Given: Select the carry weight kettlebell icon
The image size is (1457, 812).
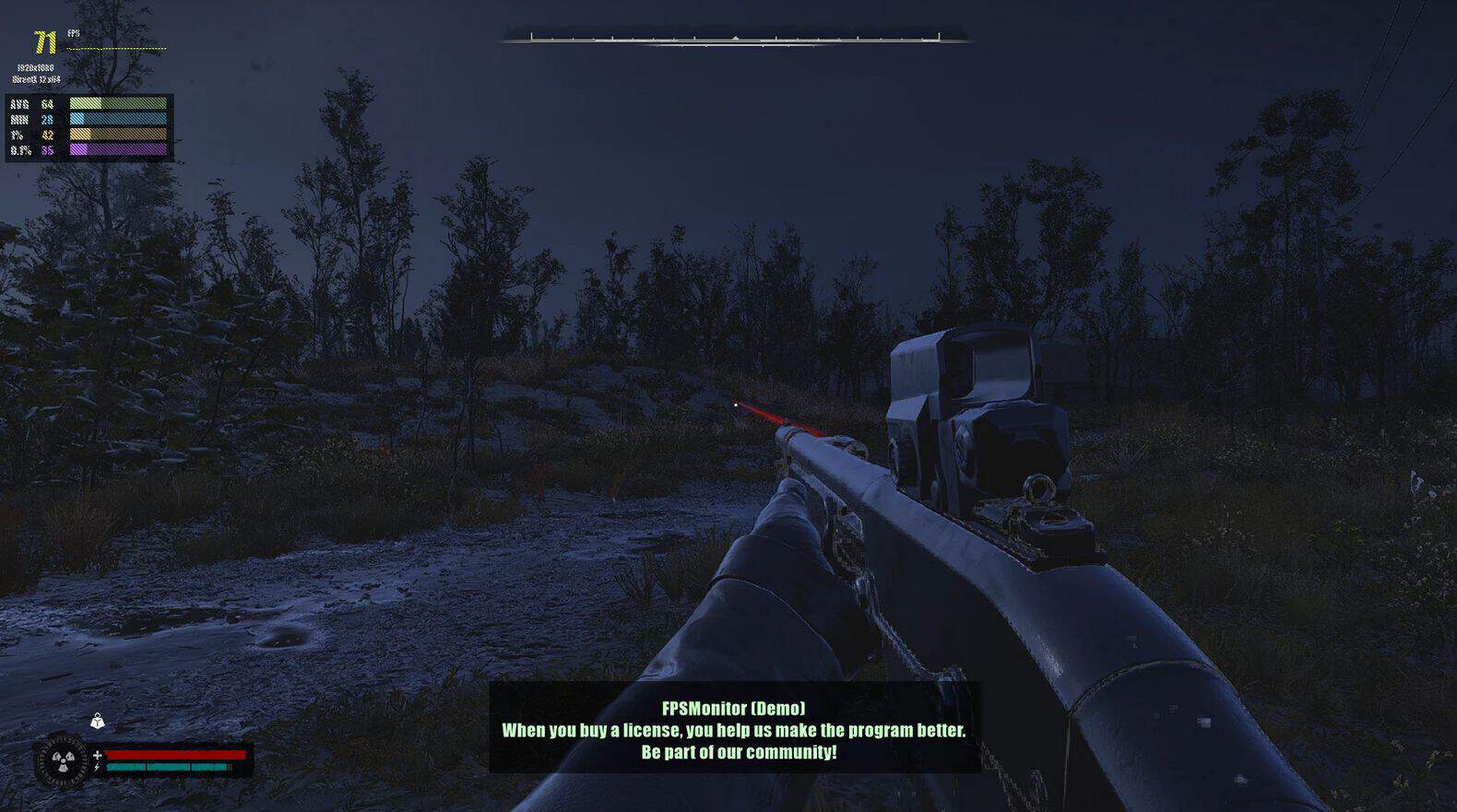Looking at the screenshot, I should [x=97, y=721].
